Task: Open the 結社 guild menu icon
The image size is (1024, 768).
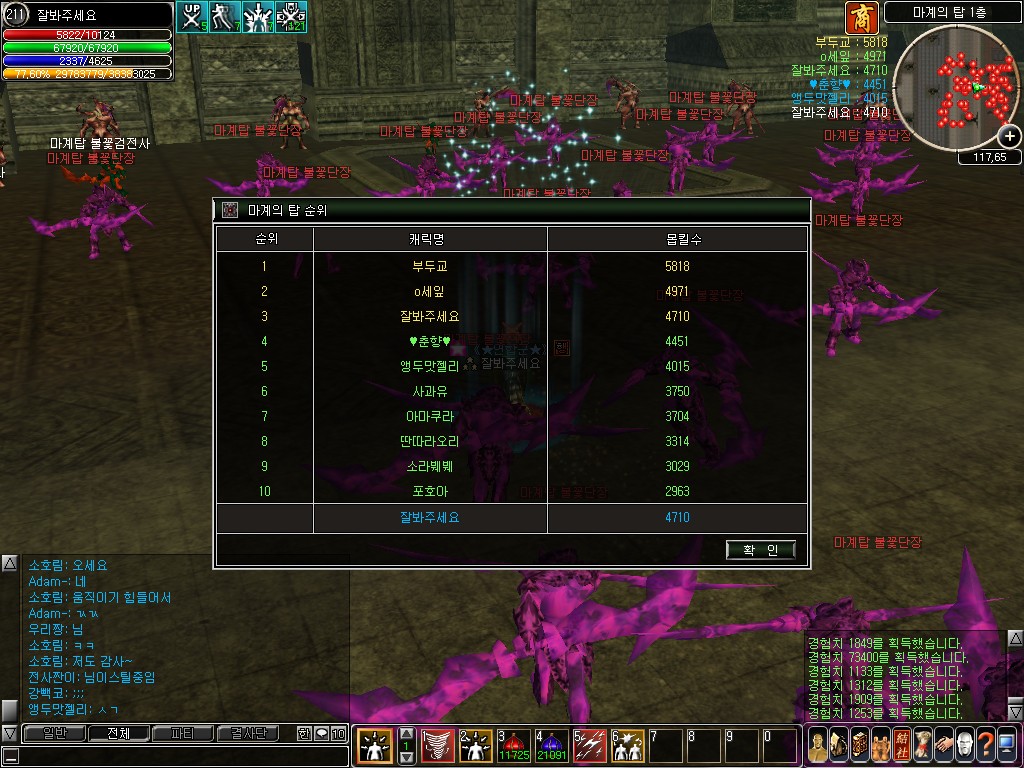Action: [x=900, y=746]
